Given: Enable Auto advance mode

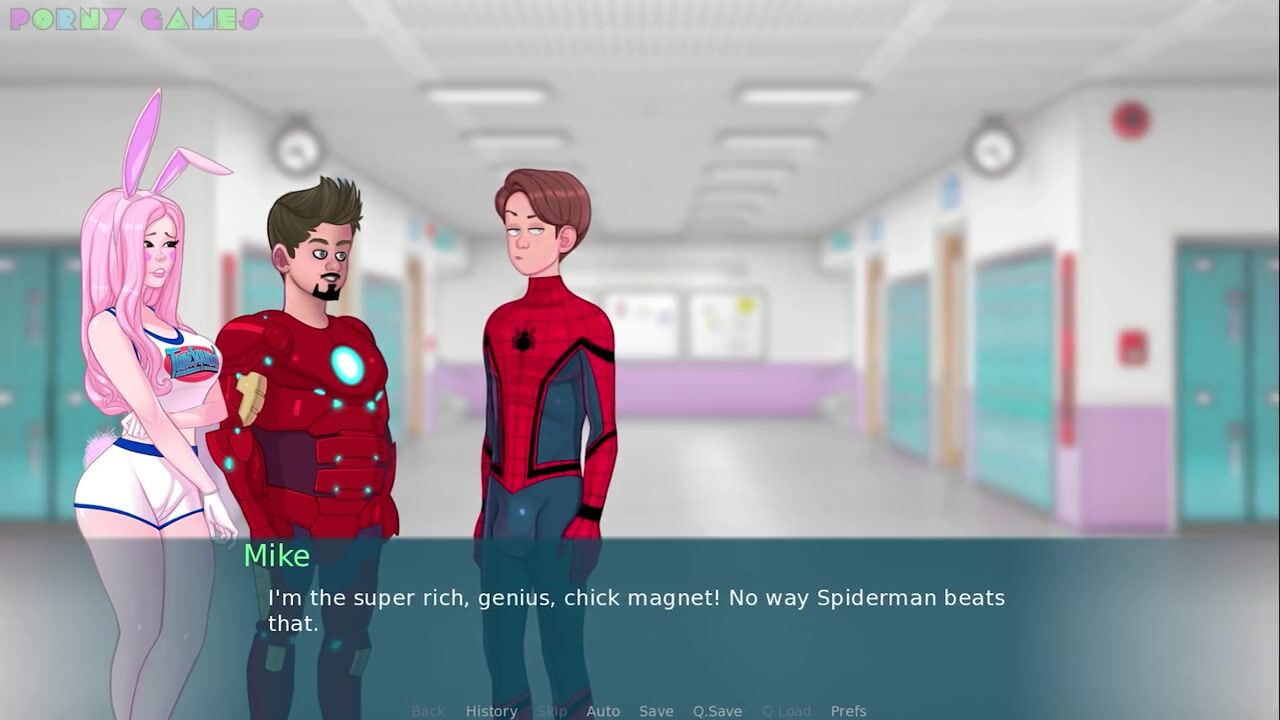Looking at the screenshot, I should [x=603, y=711].
